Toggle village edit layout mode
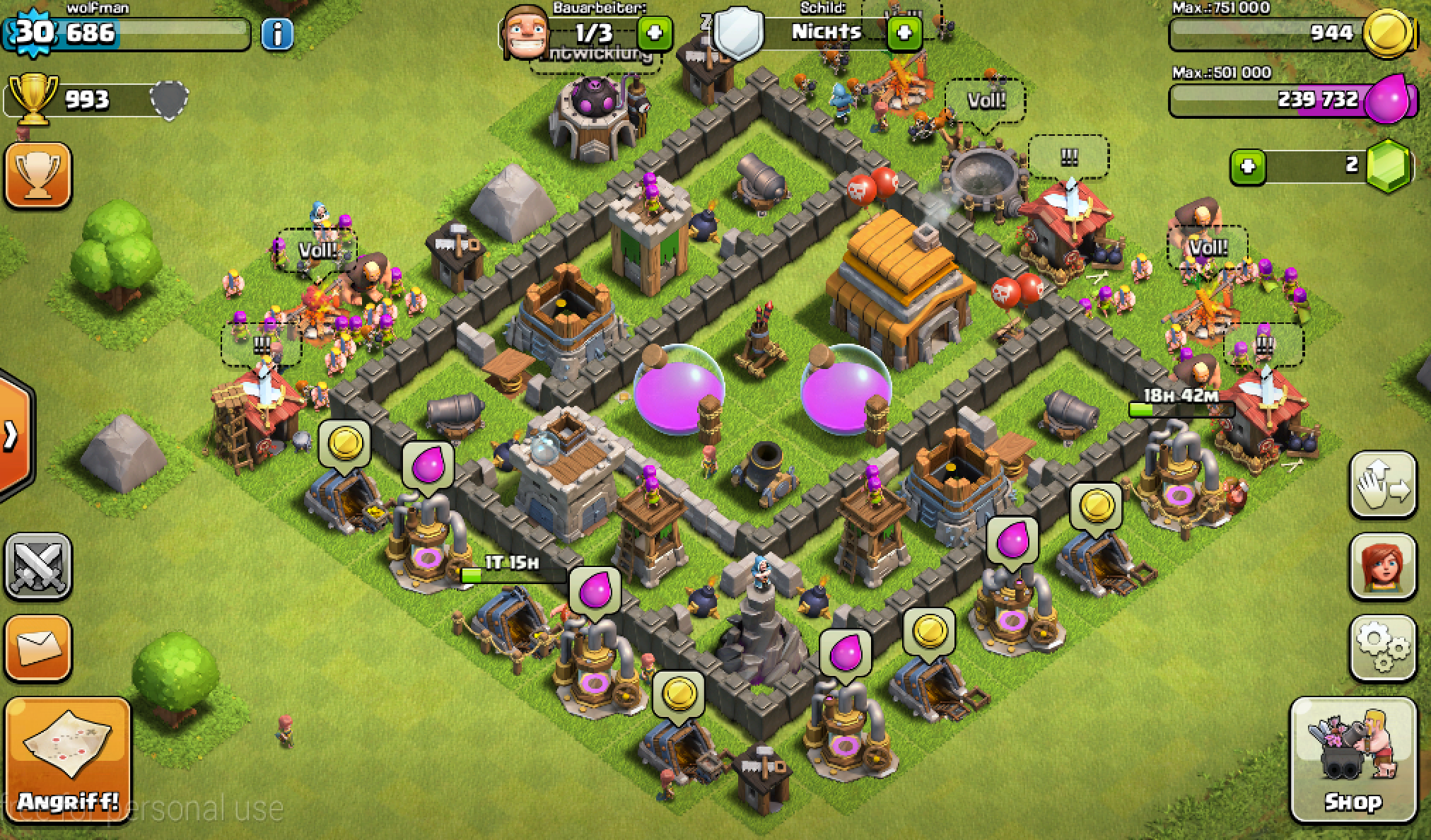This screenshot has height=840, width=1431. 1383,486
